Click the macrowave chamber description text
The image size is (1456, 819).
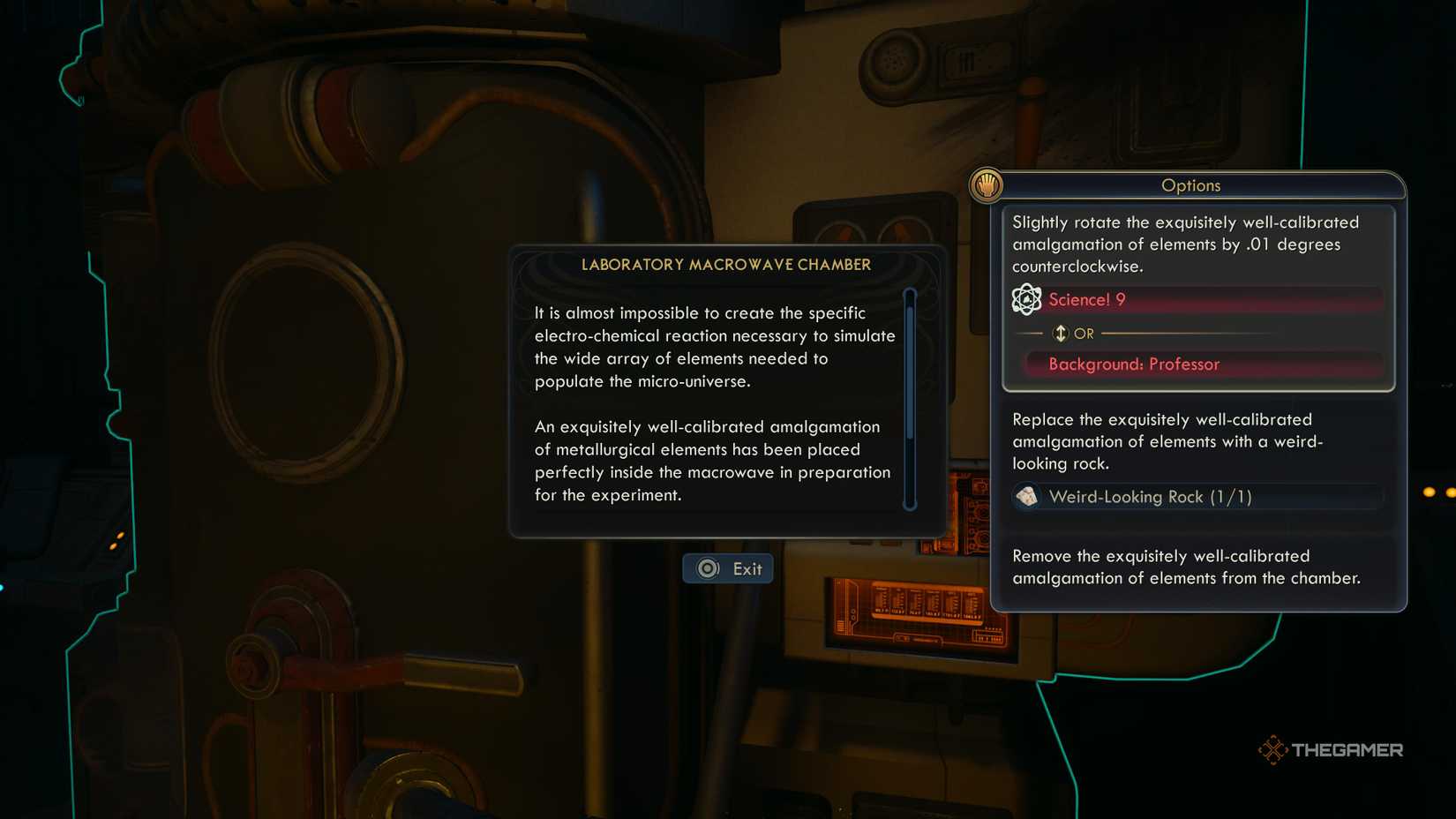pyautogui.click(x=715, y=403)
